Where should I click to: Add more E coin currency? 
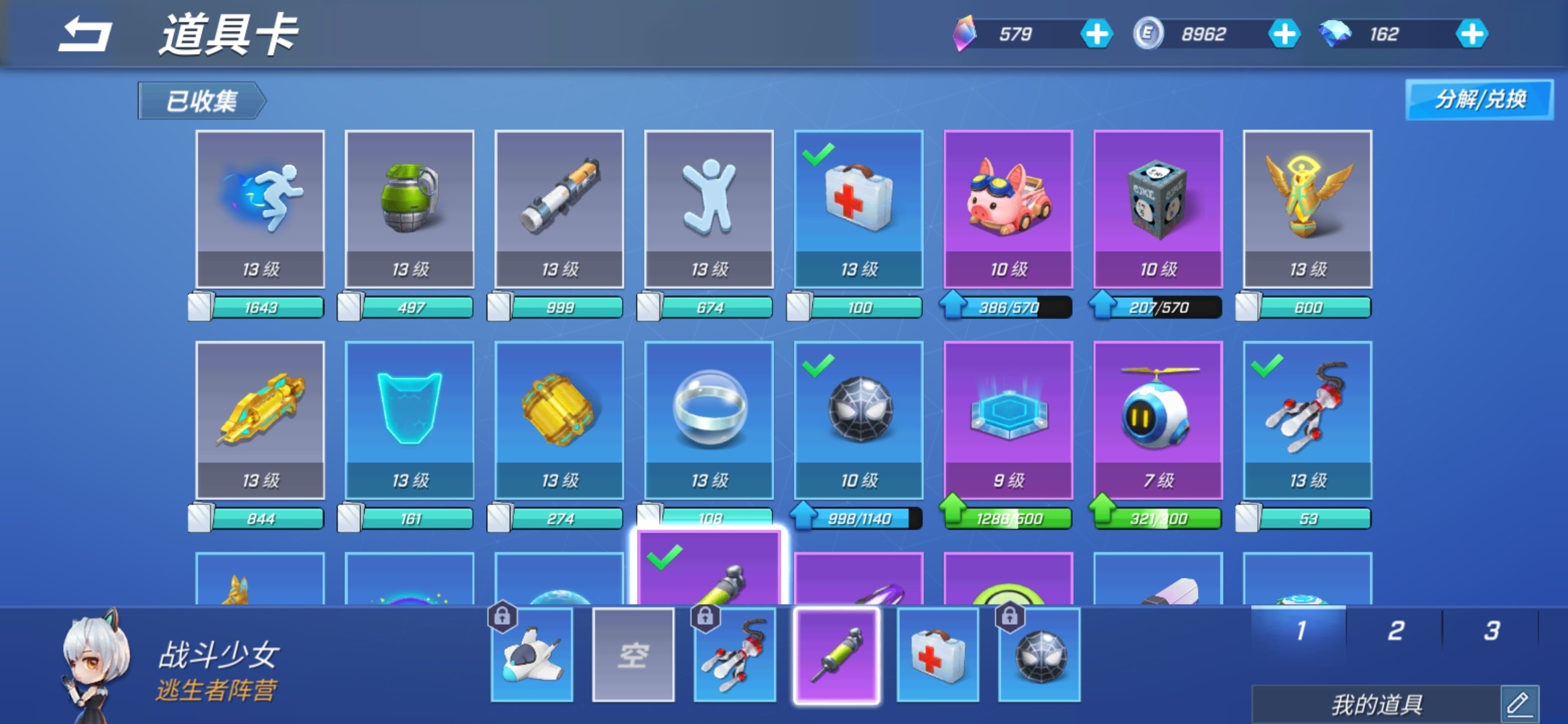(x=1284, y=34)
